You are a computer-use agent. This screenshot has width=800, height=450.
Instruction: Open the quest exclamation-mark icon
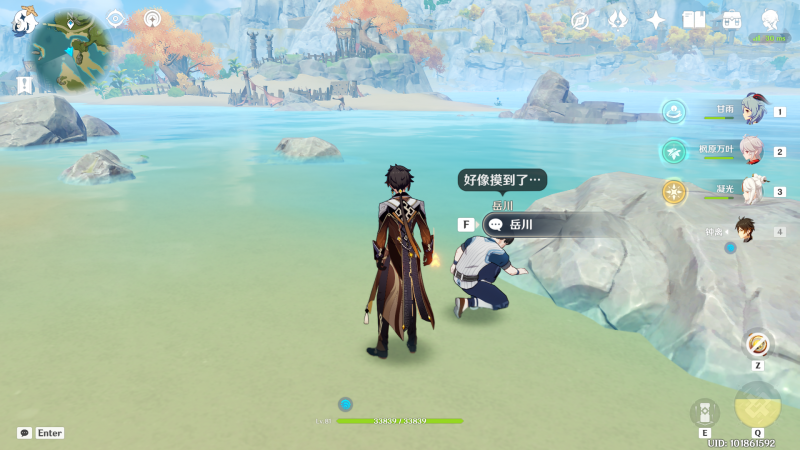coord(24,84)
